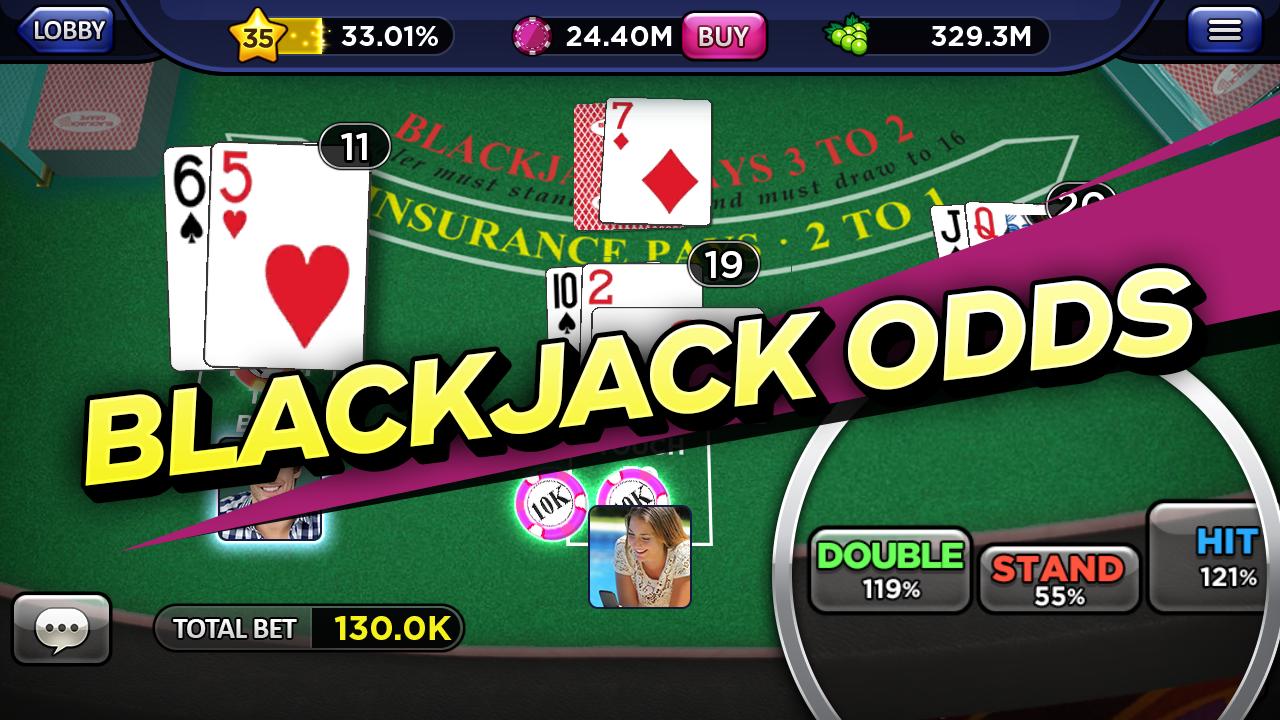
Task: Open the BUY chips screen
Action: click(x=723, y=33)
